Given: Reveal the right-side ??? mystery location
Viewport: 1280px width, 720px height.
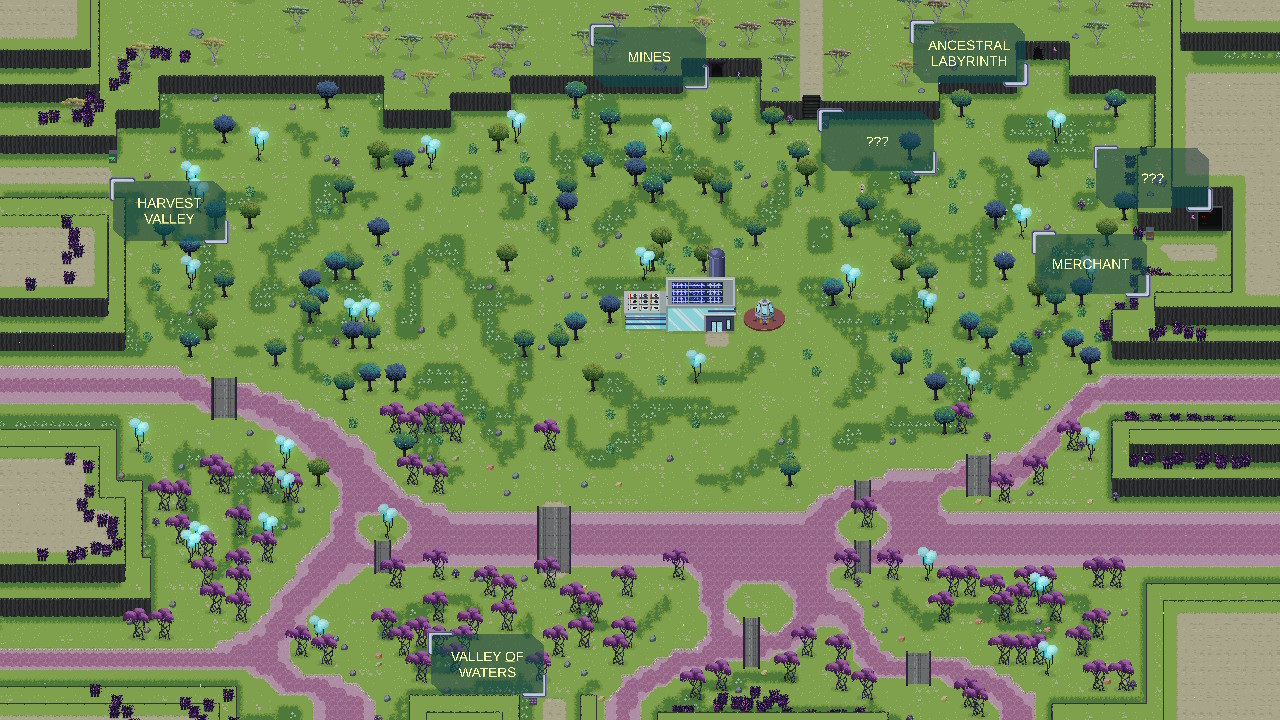Looking at the screenshot, I should (x=1152, y=179).
